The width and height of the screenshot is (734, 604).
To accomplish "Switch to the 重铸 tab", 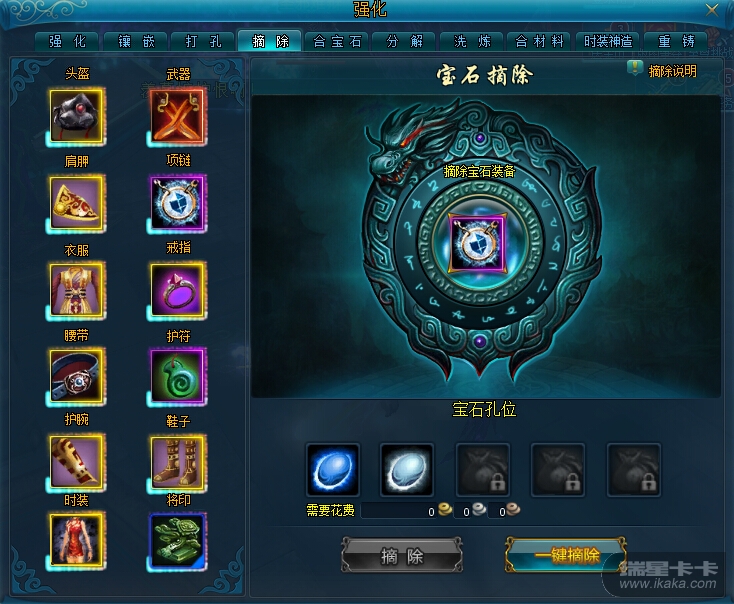I will click(676, 41).
